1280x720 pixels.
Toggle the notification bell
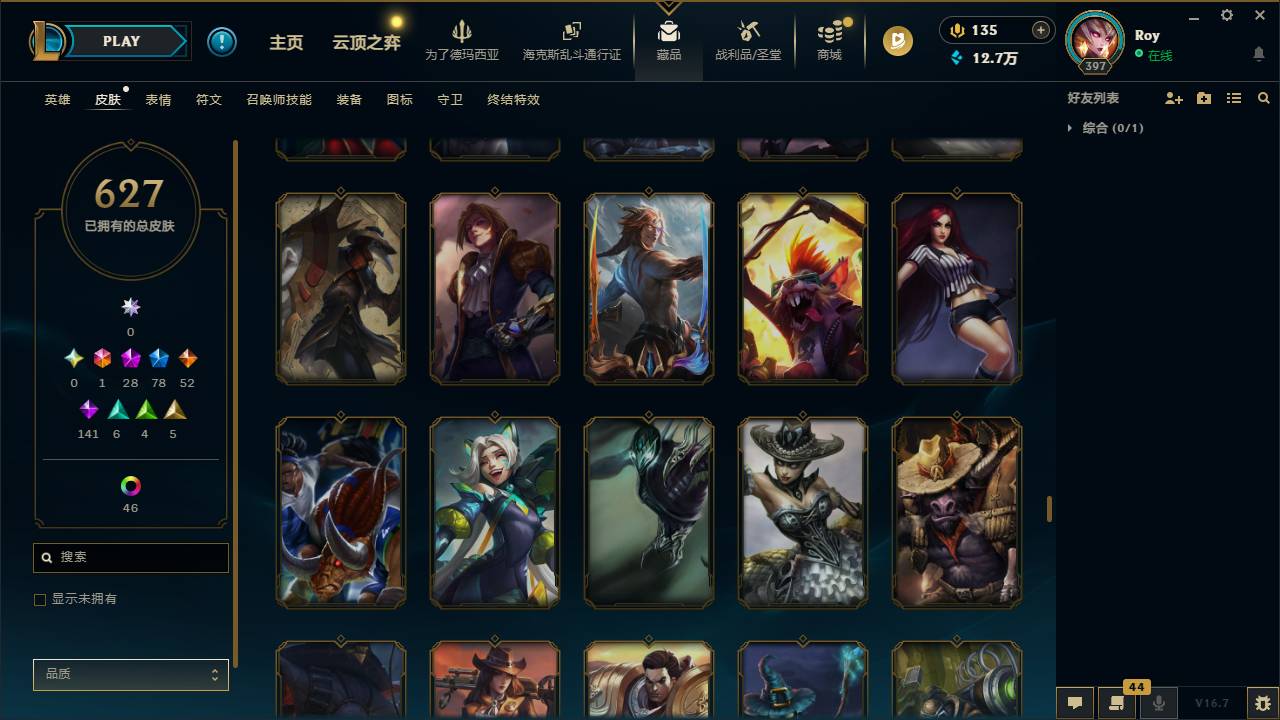[1260, 54]
